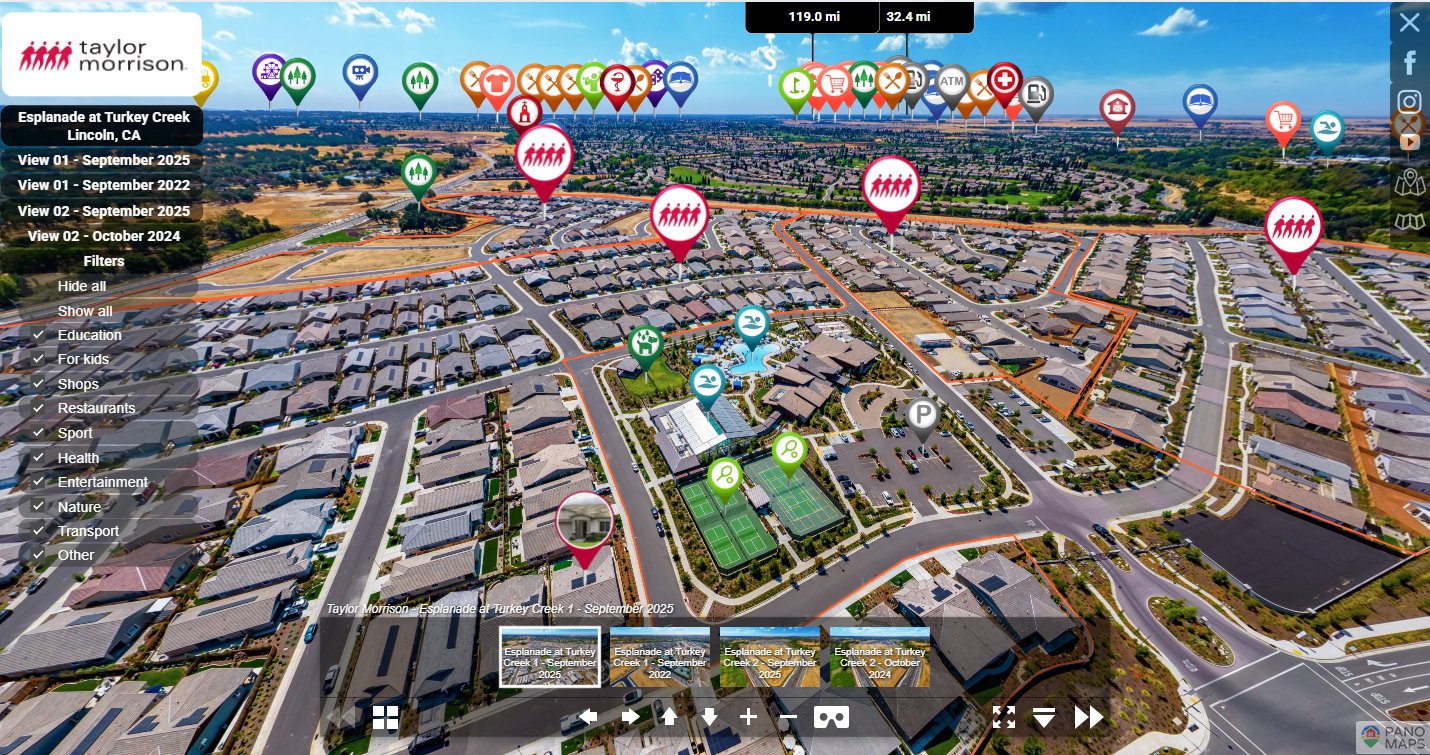Enable VR headset mode

coord(831,716)
